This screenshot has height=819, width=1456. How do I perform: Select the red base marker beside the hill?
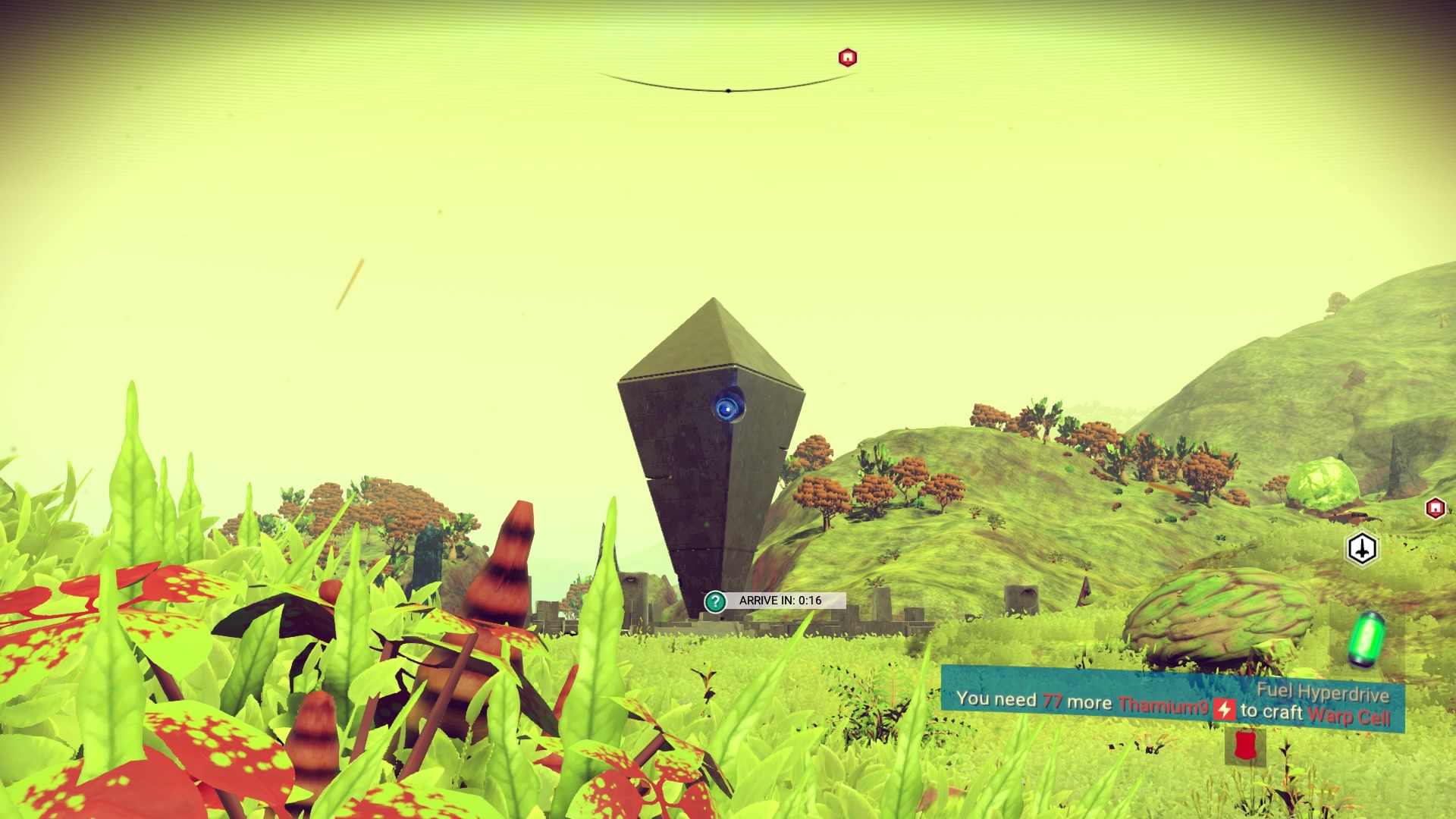coord(1435,508)
